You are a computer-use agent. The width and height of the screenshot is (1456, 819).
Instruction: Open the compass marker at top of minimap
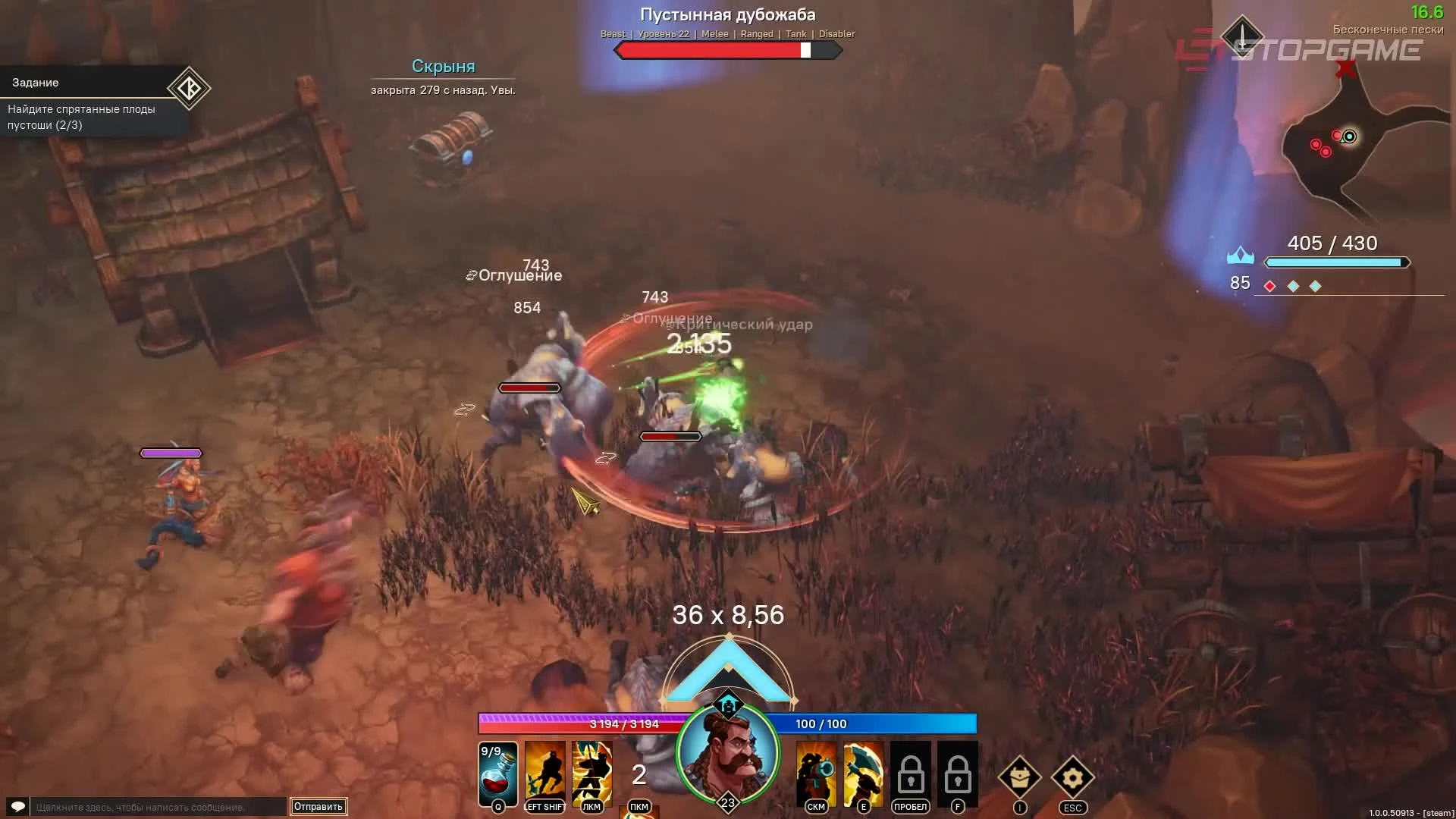(1241, 34)
